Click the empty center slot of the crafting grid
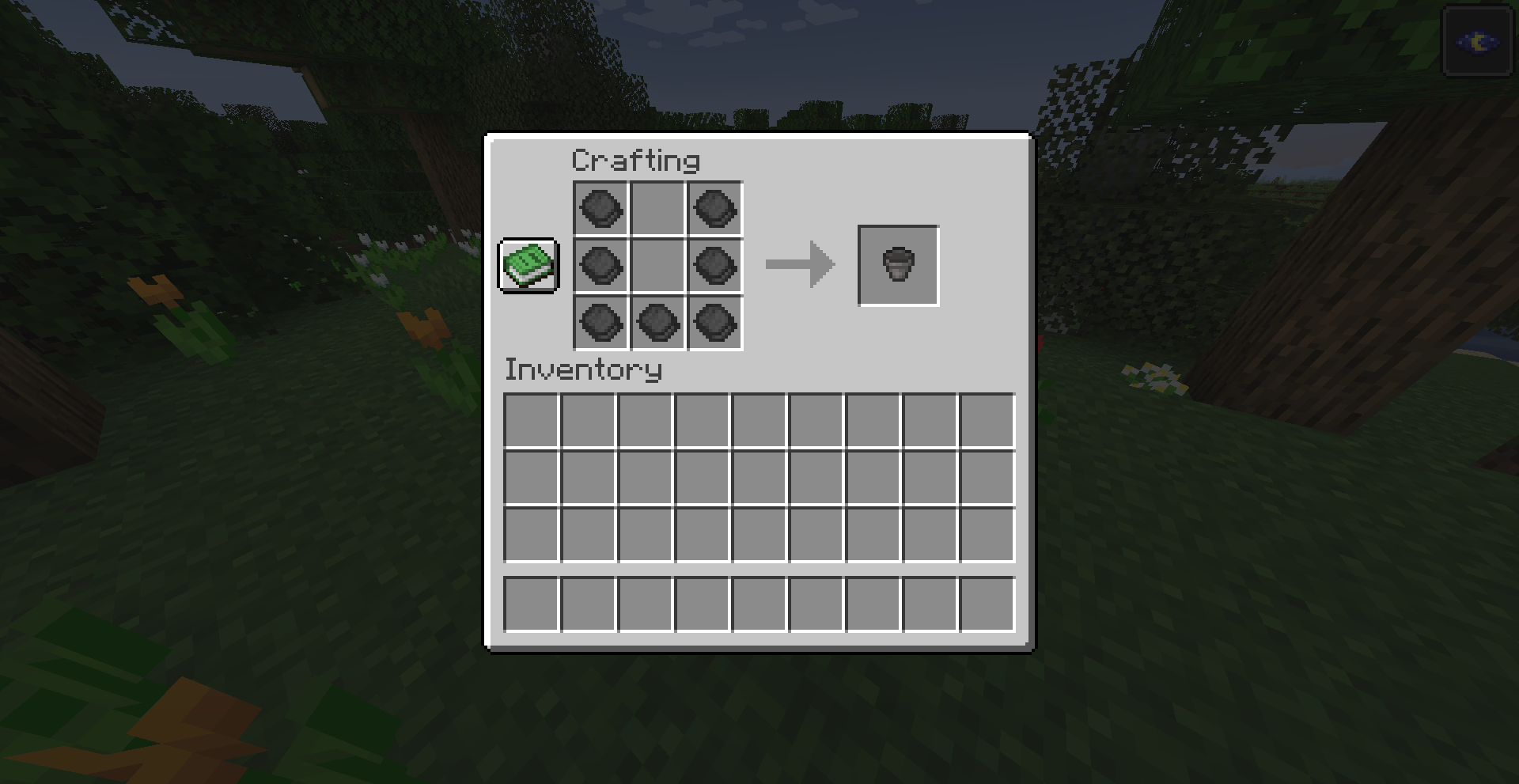Image resolution: width=1519 pixels, height=784 pixels. tap(657, 266)
